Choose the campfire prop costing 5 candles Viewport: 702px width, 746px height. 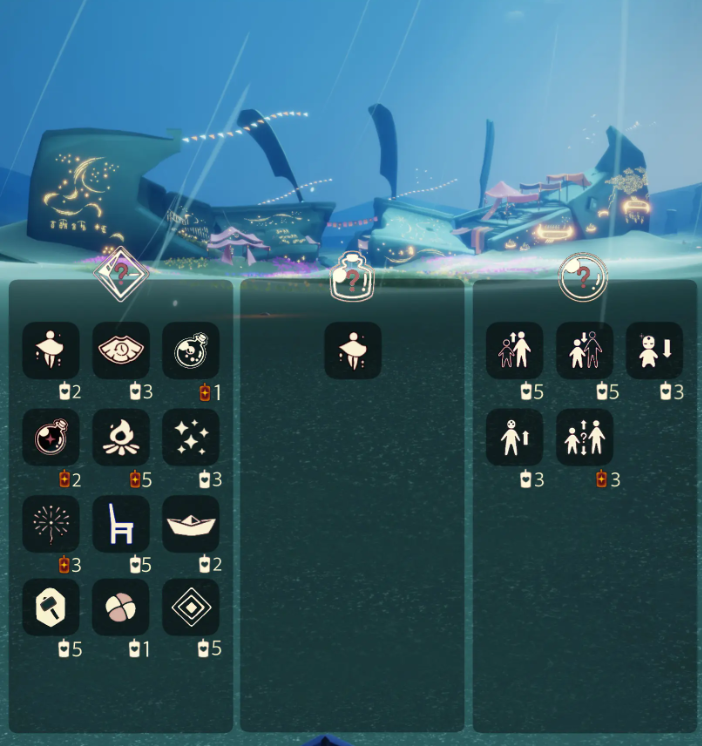(121, 437)
